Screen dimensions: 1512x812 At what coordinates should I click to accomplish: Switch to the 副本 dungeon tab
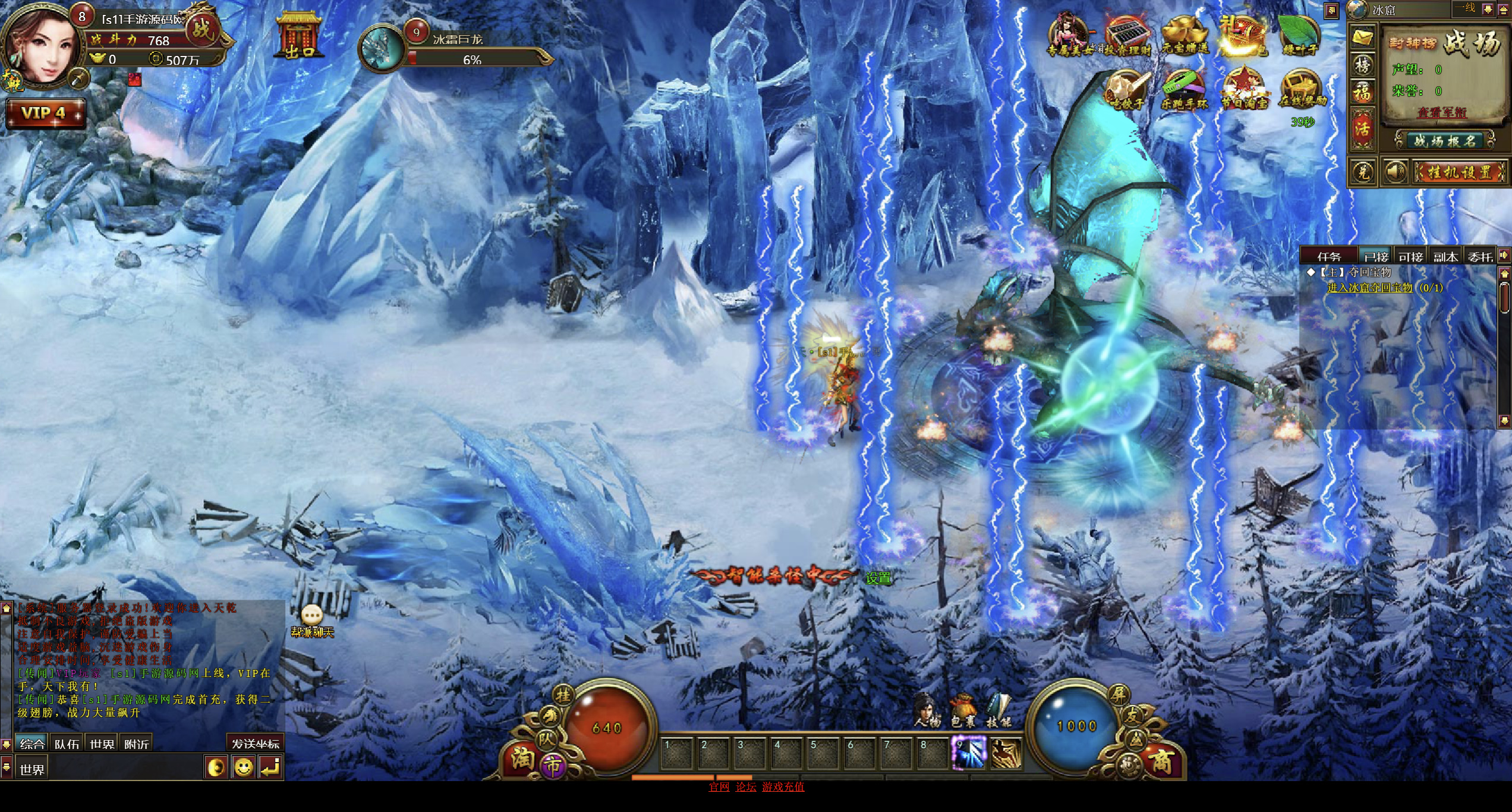coord(1445,257)
